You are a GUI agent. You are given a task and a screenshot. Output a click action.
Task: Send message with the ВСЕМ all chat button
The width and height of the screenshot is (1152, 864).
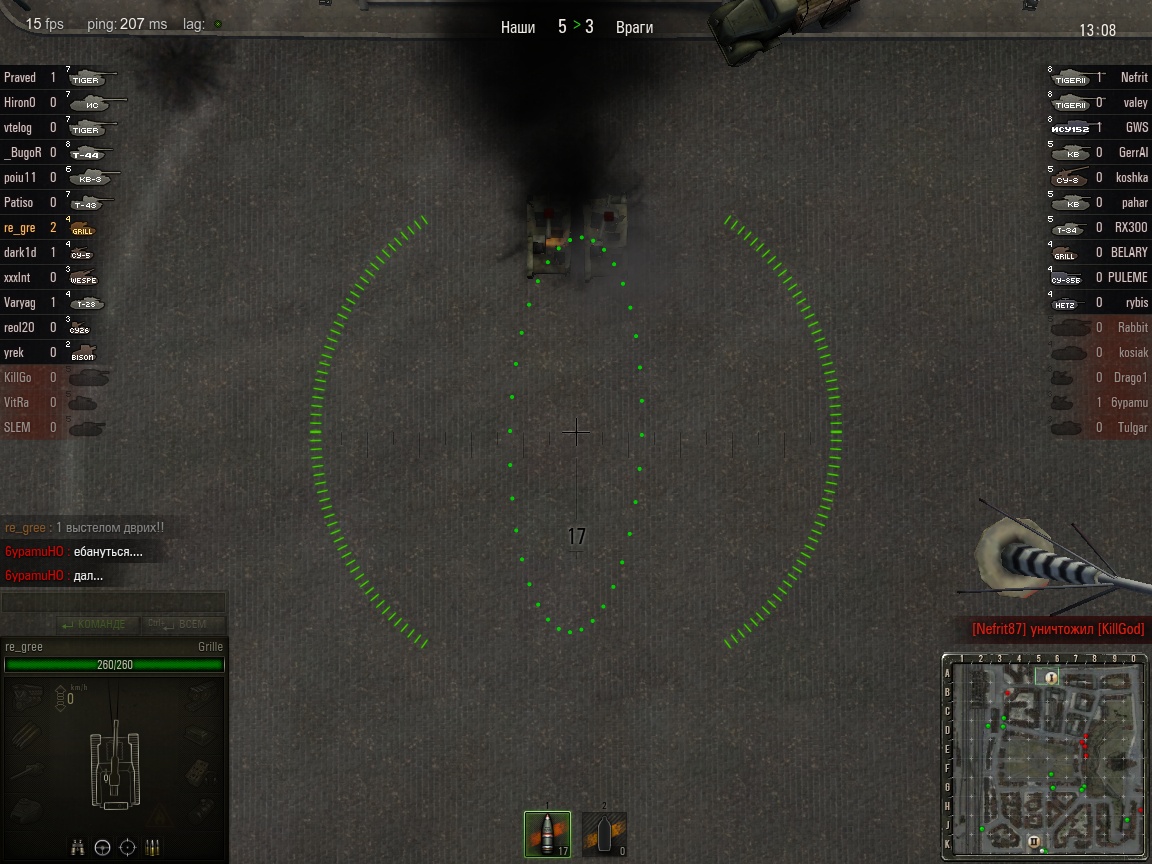point(183,625)
